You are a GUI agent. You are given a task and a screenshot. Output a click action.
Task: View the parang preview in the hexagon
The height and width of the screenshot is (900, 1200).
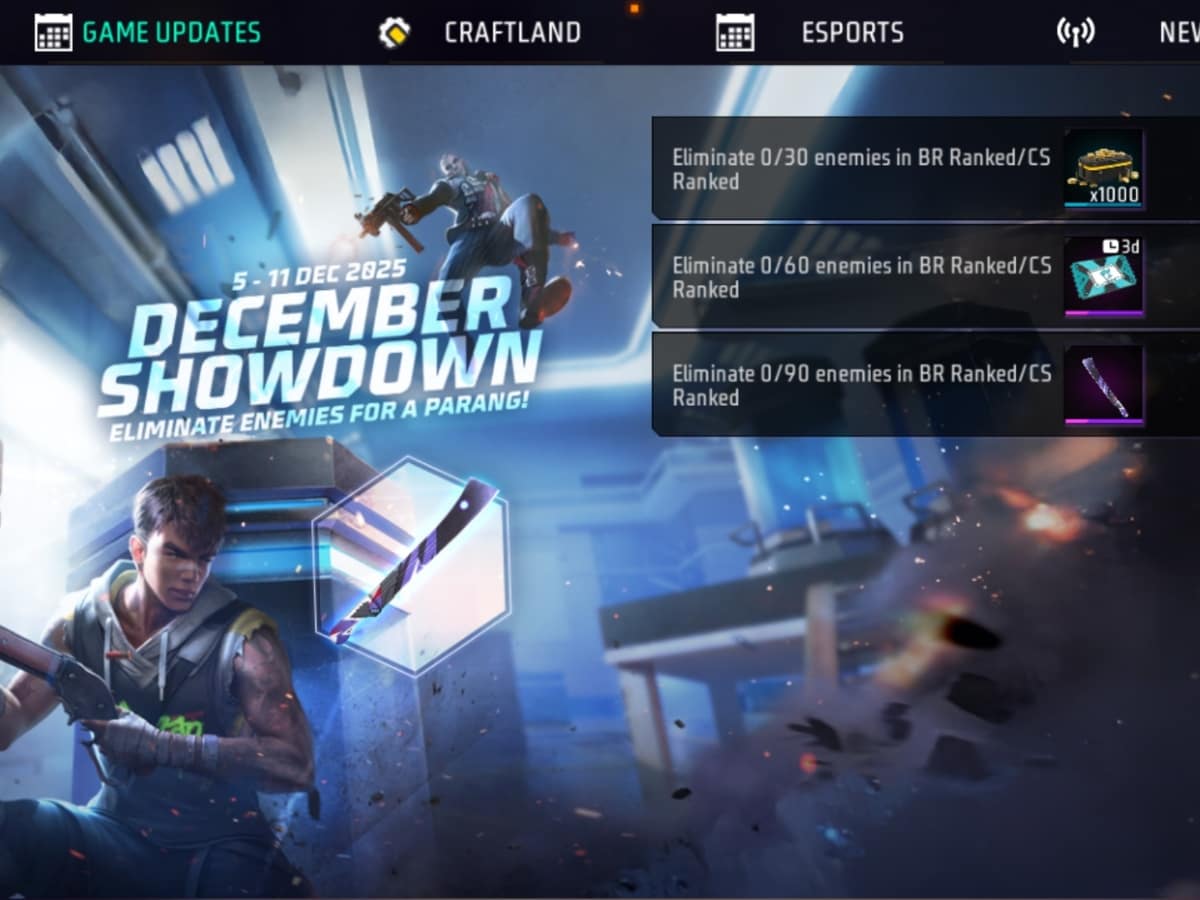[410, 565]
